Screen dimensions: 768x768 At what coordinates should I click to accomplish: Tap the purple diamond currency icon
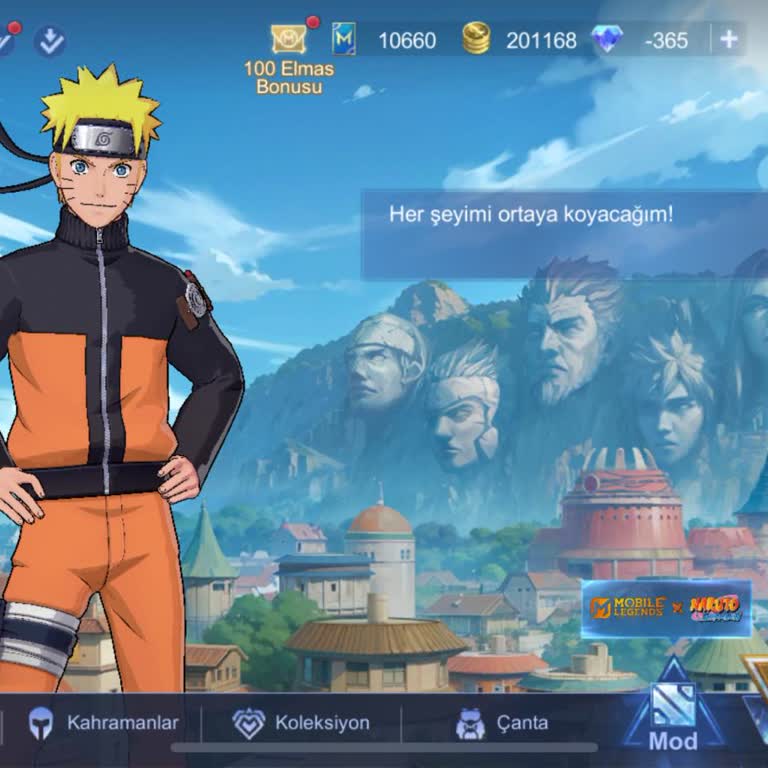[x=607, y=40]
